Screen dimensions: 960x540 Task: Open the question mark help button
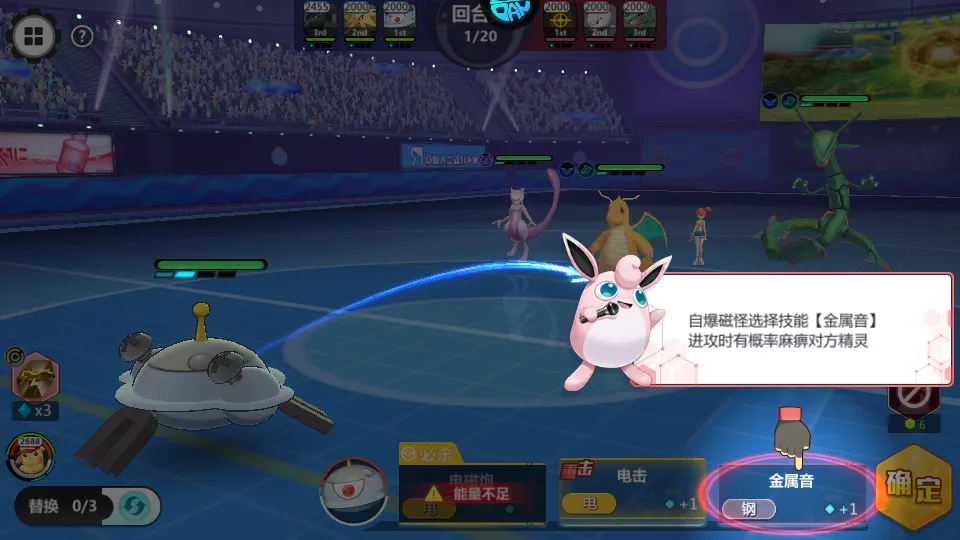click(83, 37)
